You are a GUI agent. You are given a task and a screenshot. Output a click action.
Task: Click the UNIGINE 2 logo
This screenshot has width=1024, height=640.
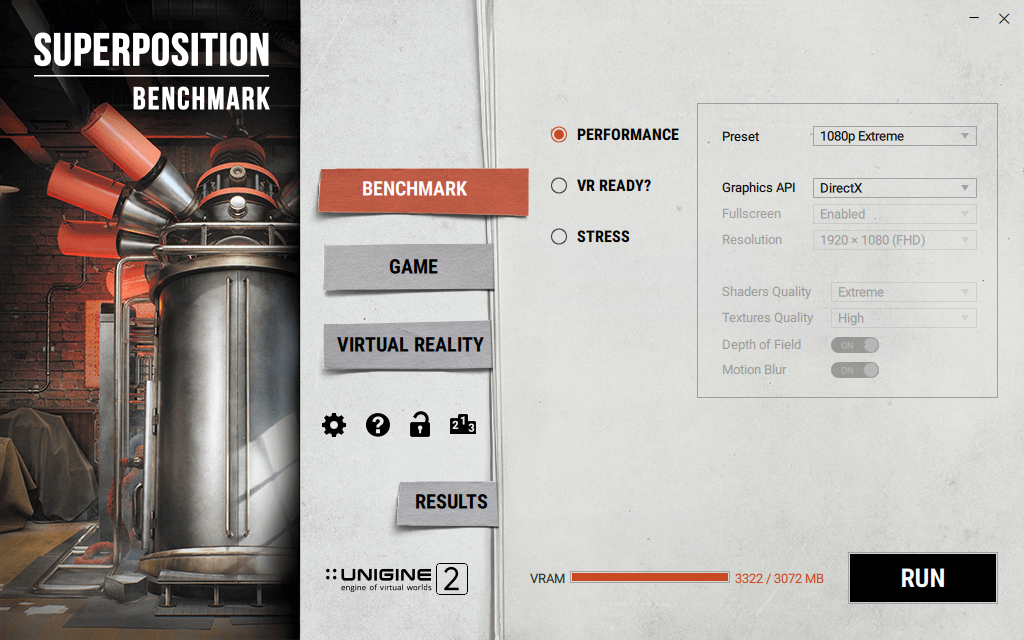click(x=396, y=579)
